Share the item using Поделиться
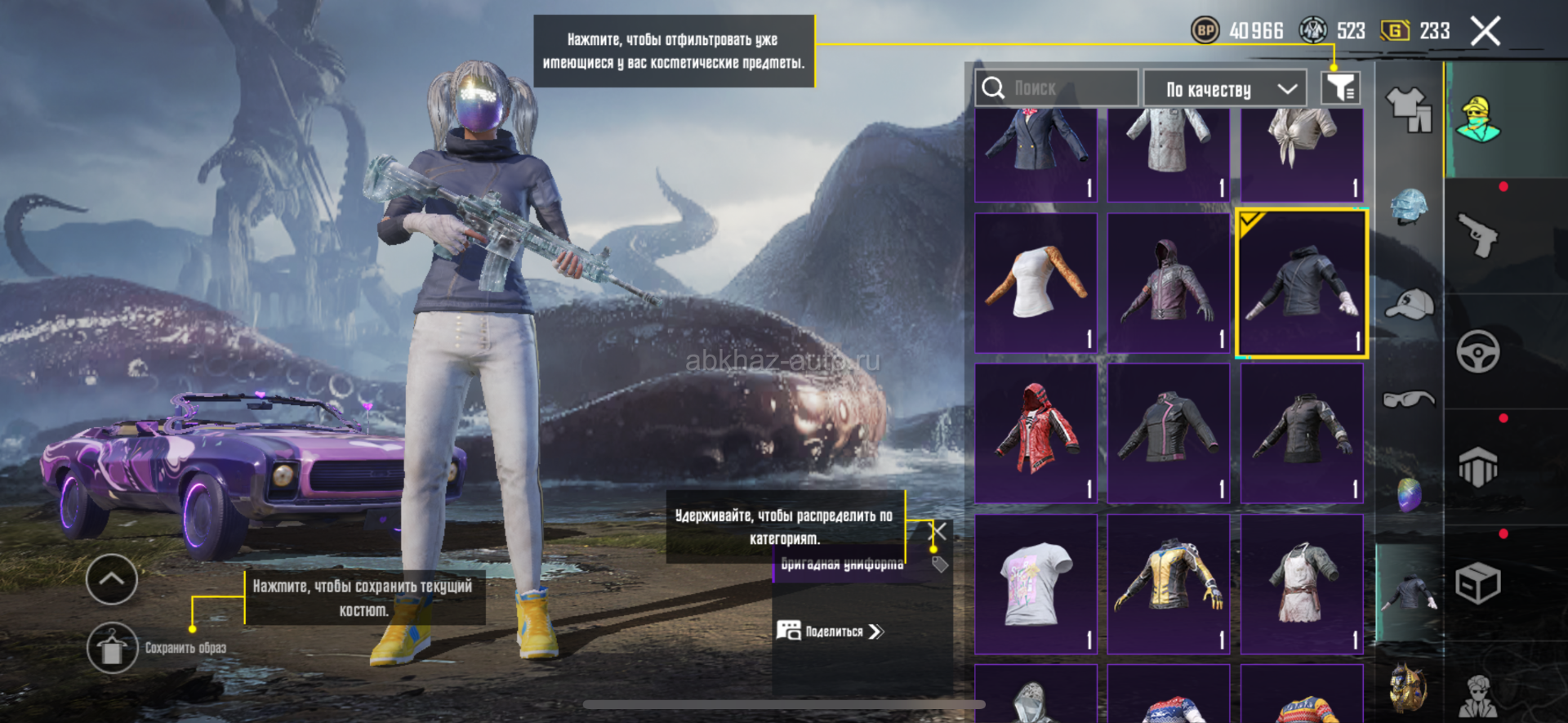The height and width of the screenshot is (723, 1568). click(x=831, y=632)
